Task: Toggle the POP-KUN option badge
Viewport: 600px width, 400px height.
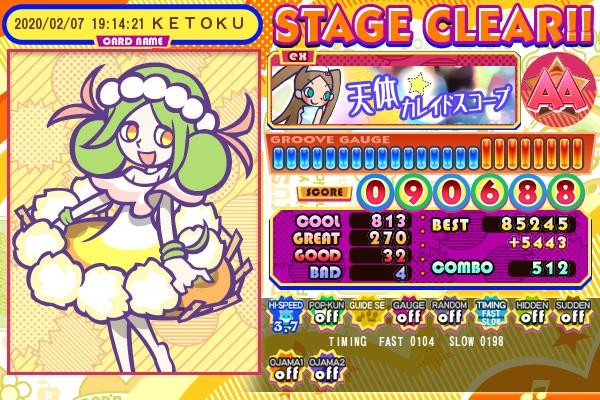Action: click(323, 313)
